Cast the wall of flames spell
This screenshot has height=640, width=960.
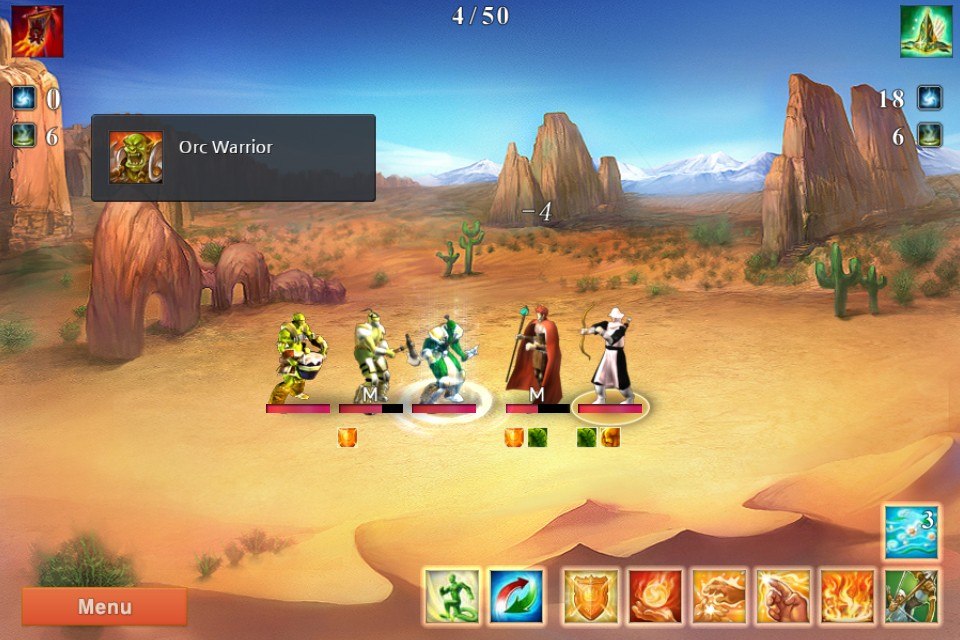[847, 596]
